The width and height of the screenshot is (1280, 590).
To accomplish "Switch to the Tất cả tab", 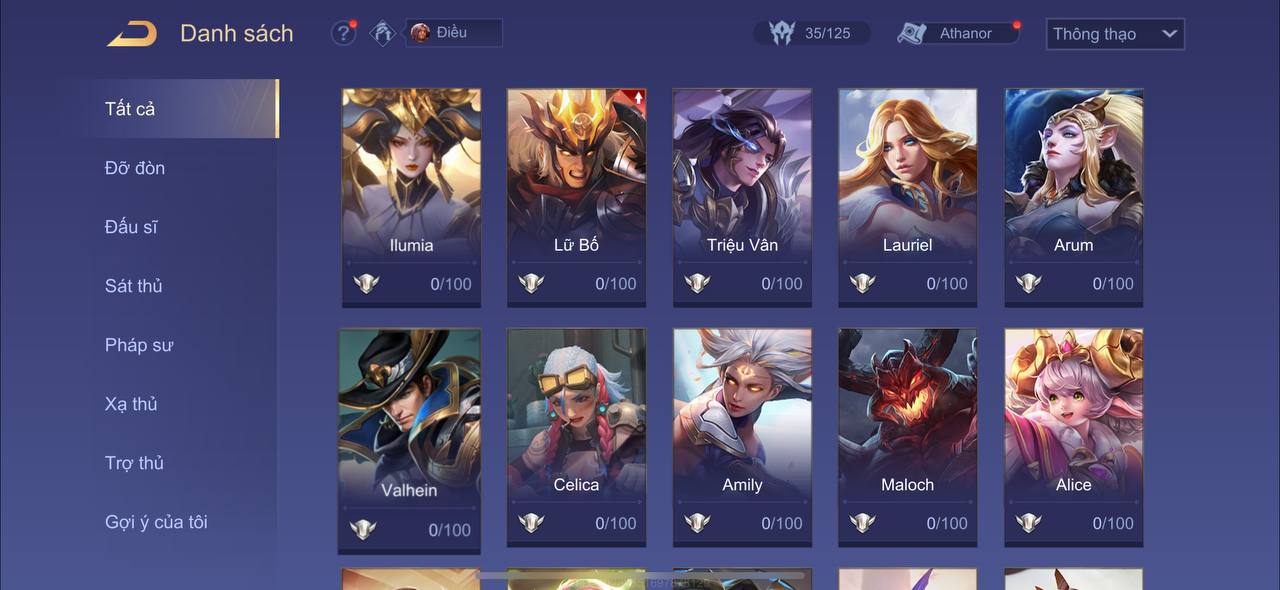I will pos(130,109).
